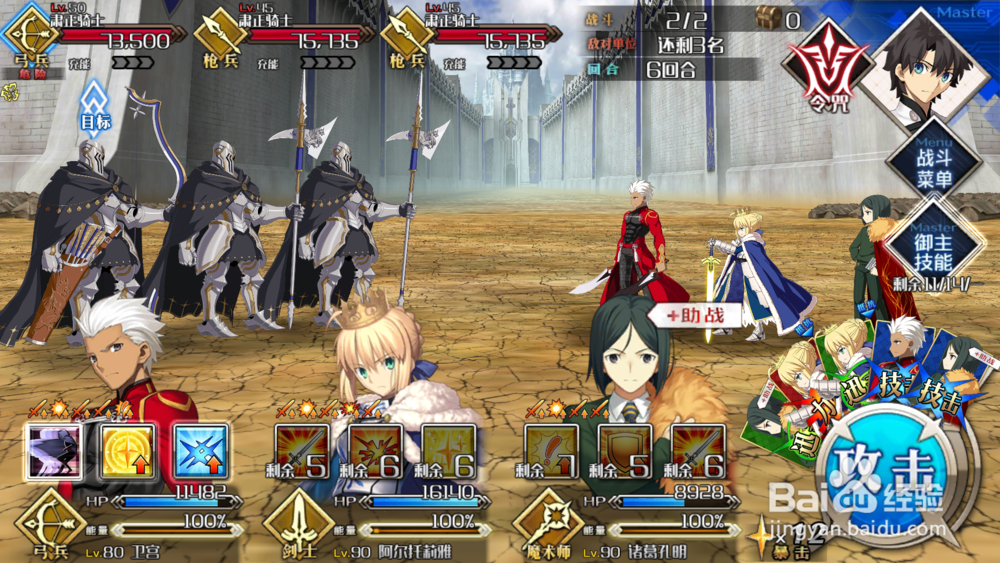Use Emiya's golden target skill

click(127, 452)
